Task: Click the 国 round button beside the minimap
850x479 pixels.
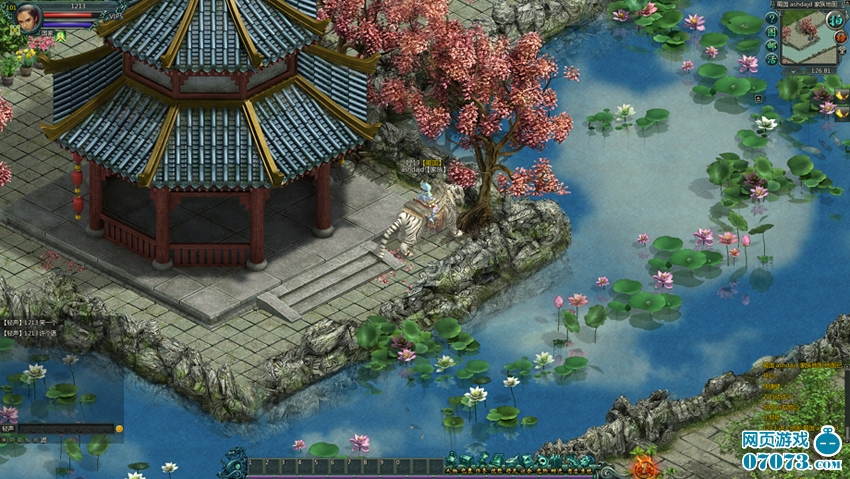Action: click(x=771, y=33)
